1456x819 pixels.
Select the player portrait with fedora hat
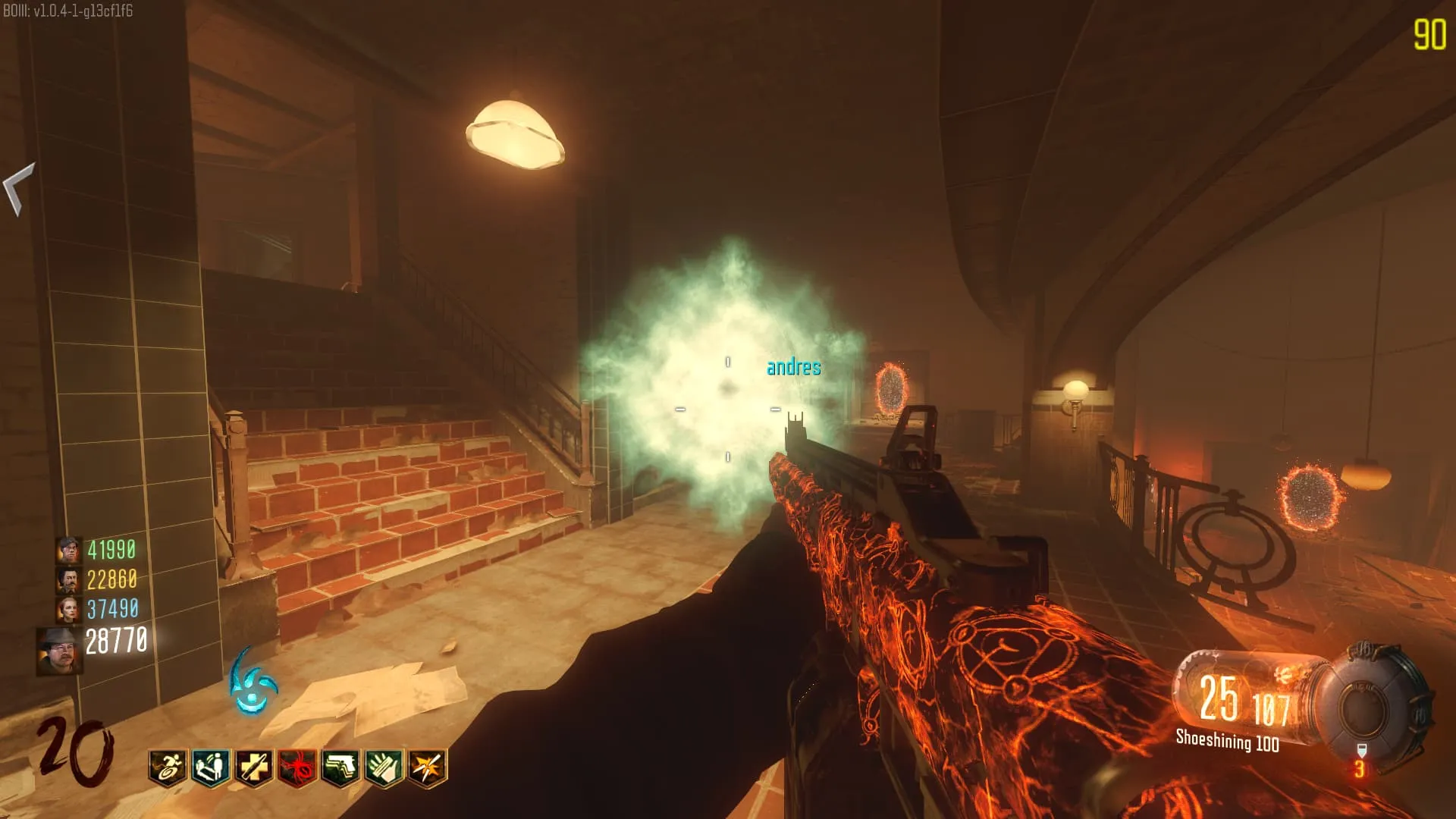(x=59, y=651)
